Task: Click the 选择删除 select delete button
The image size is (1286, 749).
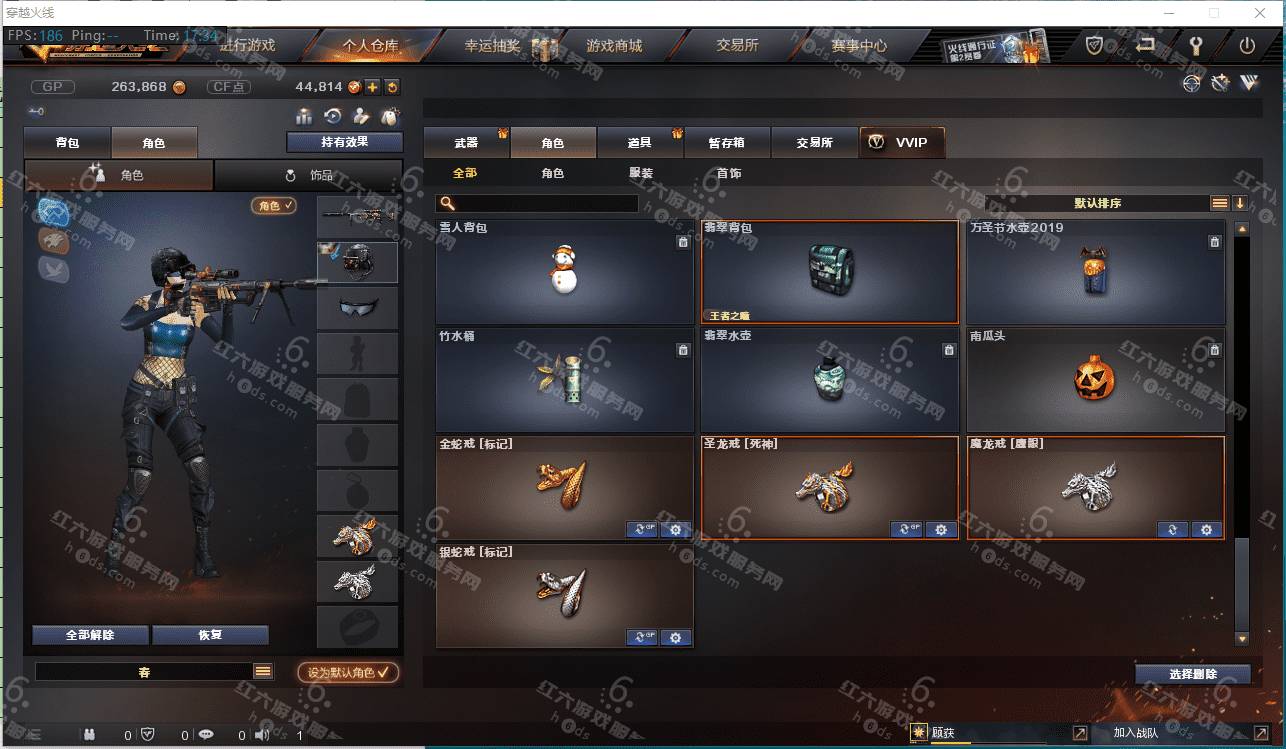Action: [1192, 675]
